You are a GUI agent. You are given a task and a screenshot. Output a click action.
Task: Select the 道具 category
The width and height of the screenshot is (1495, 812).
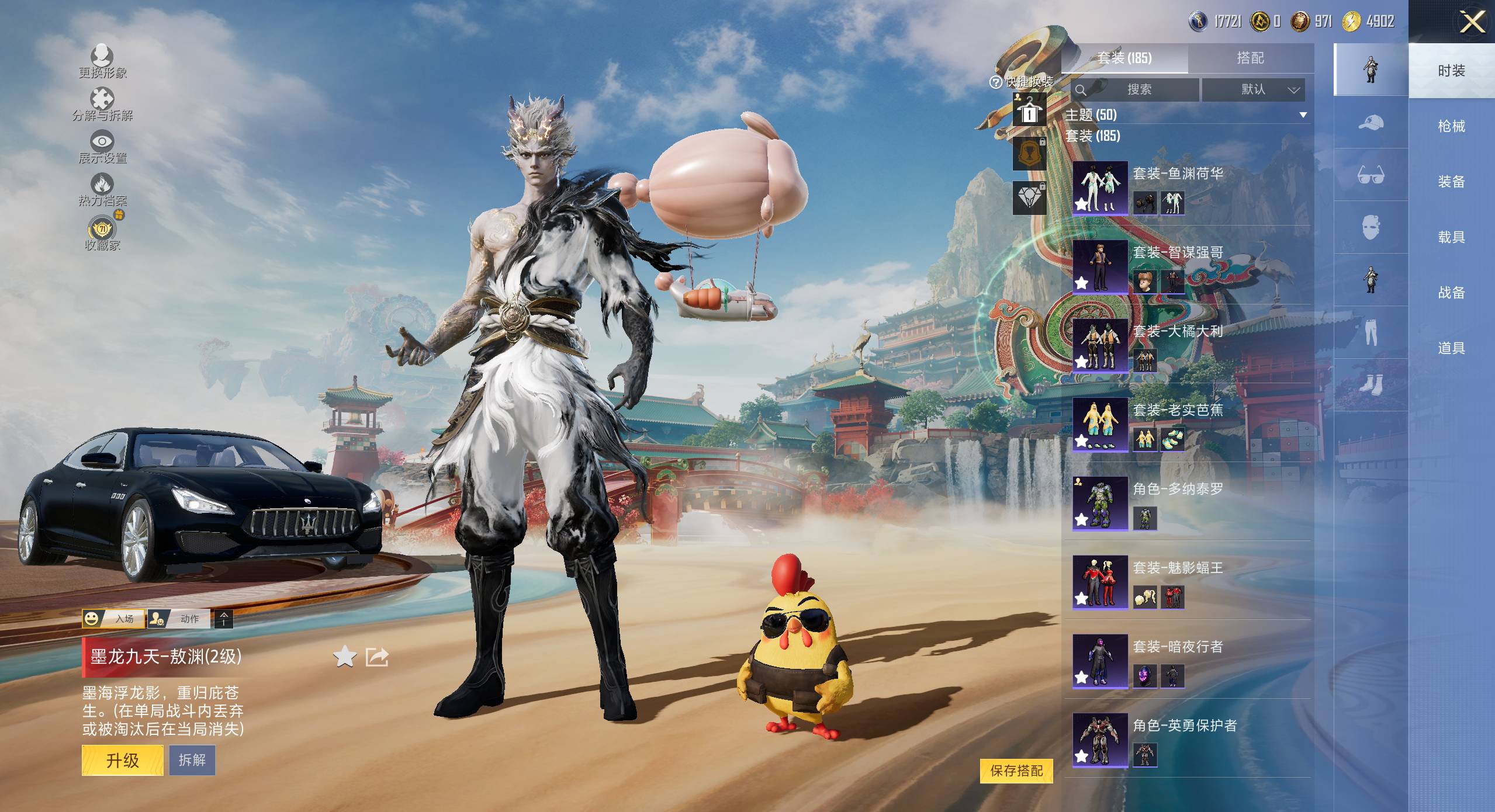pyautogui.click(x=1451, y=348)
